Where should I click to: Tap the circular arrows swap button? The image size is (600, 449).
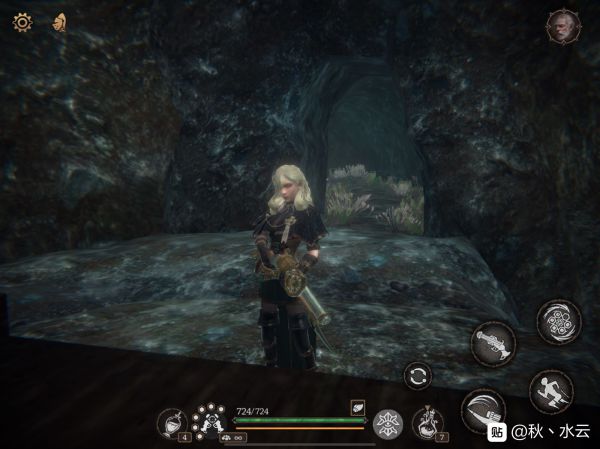tap(418, 377)
